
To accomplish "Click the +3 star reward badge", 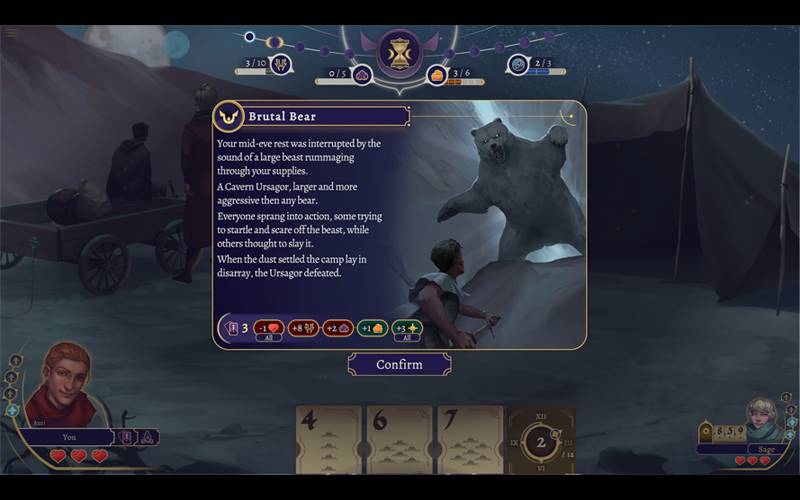I will tap(406, 328).
